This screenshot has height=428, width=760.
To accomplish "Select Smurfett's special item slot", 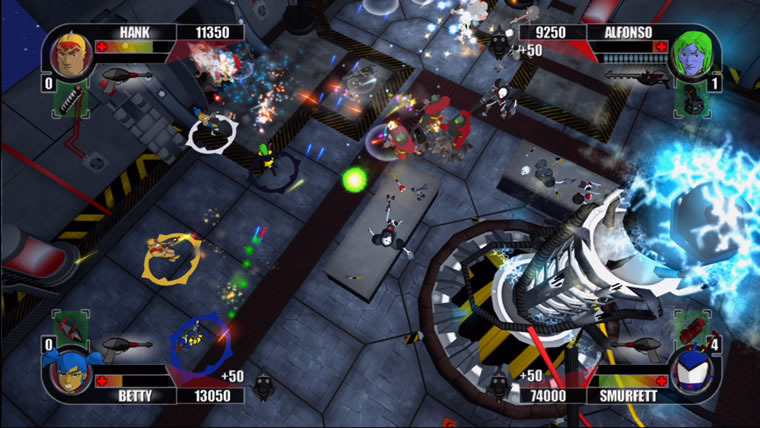I will (691, 326).
